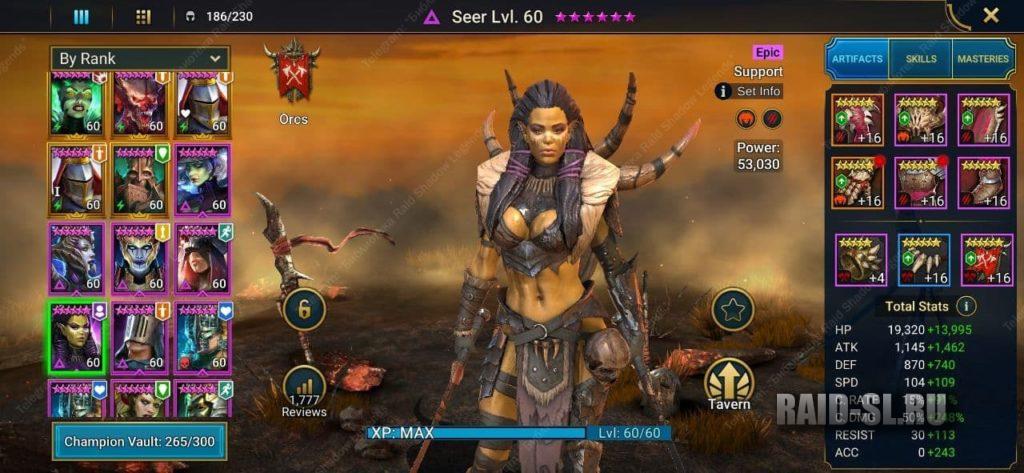Close the champion screen
Viewport: 1024px width, 473px height.
[990, 15]
